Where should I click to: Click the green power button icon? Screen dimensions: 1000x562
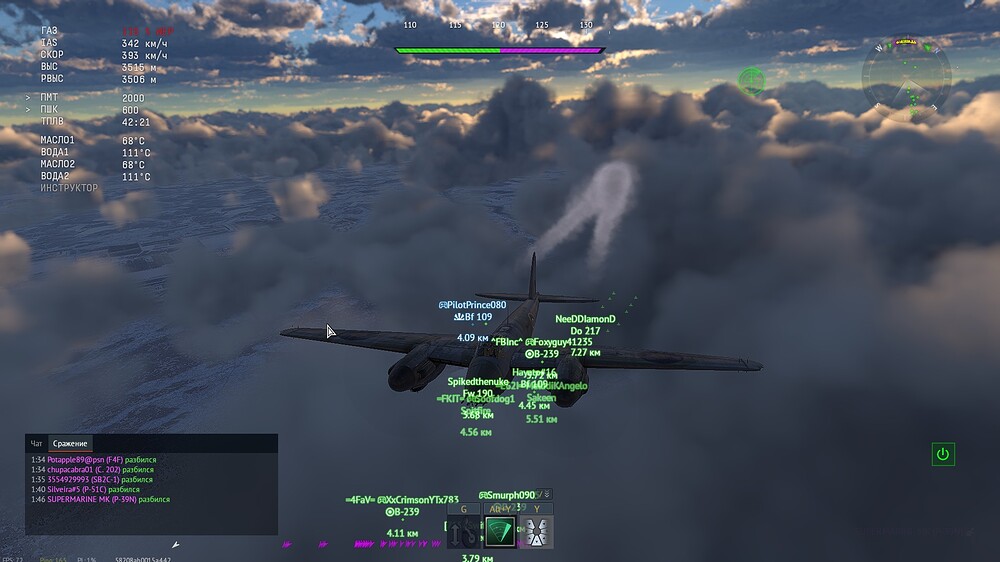942,454
